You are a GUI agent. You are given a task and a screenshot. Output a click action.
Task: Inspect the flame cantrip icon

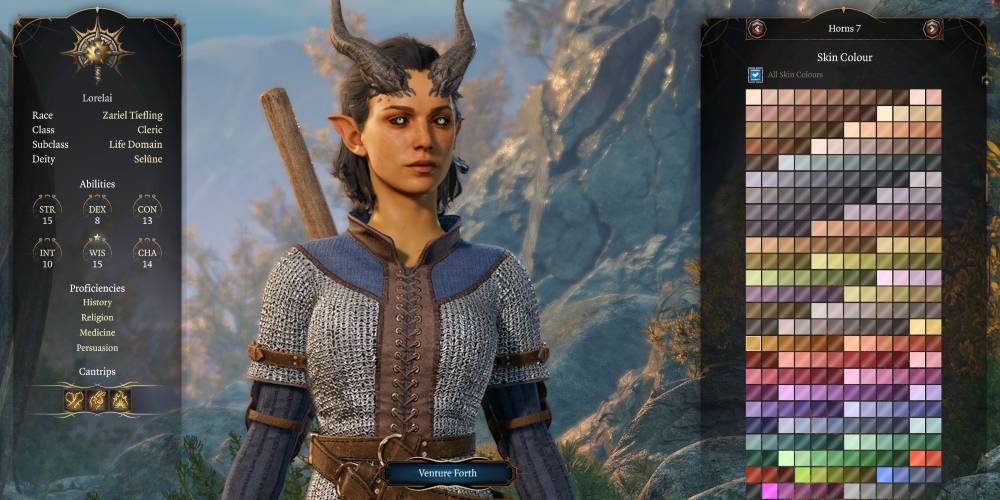click(x=121, y=400)
